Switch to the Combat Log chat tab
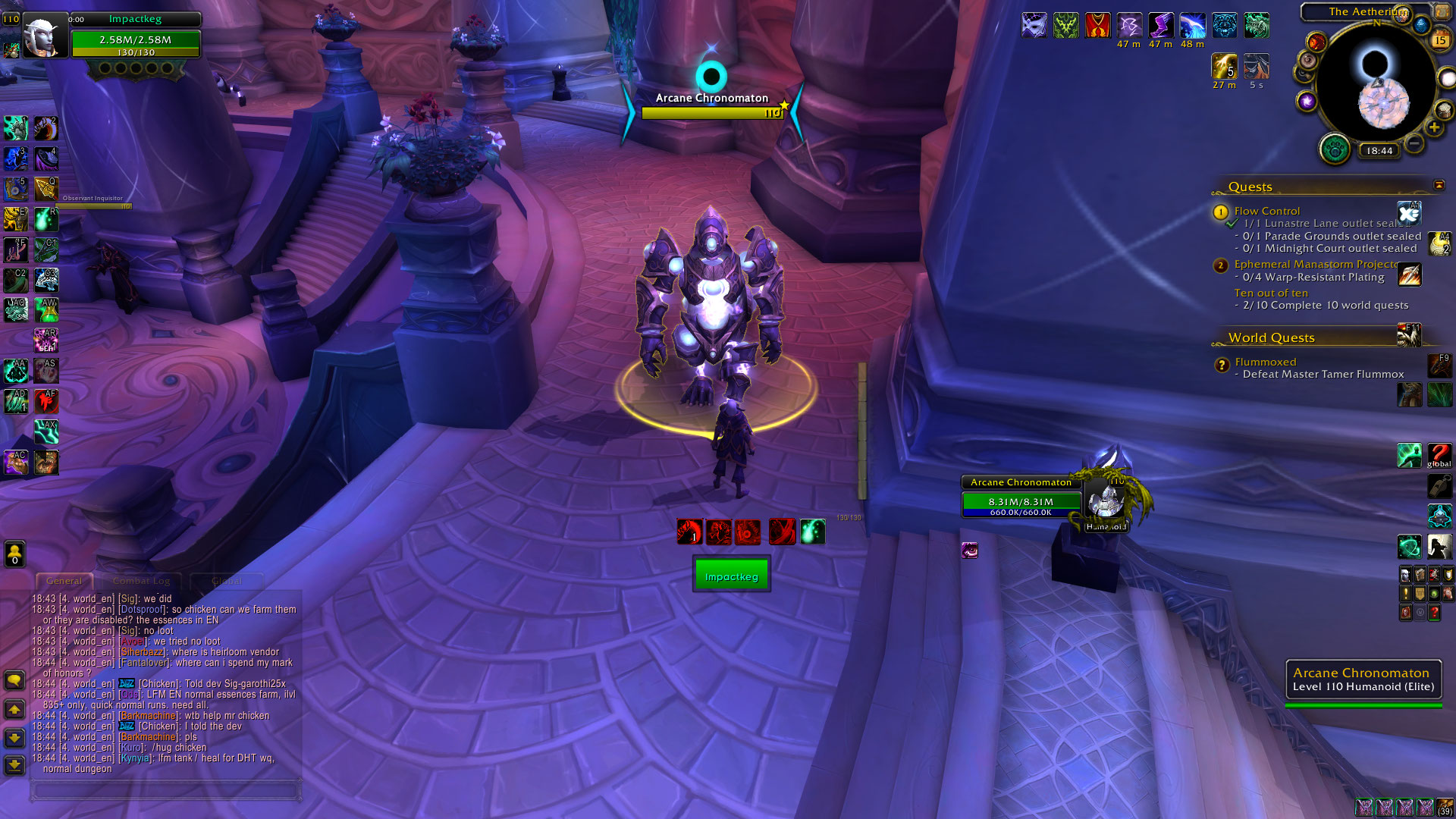The width and height of the screenshot is (1456, 819). coord(141,581)
